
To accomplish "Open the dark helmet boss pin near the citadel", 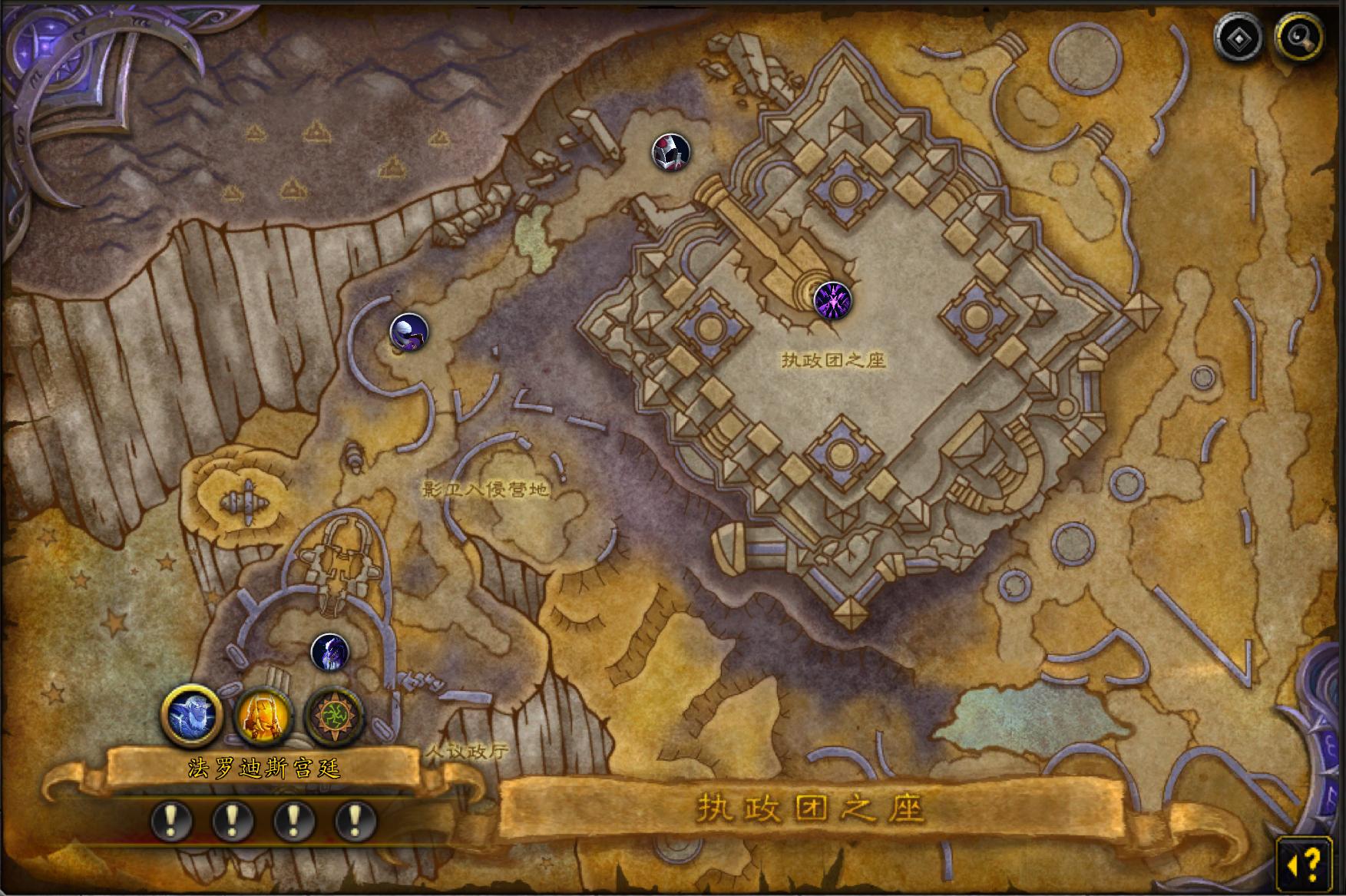I will tap(671, 153).
